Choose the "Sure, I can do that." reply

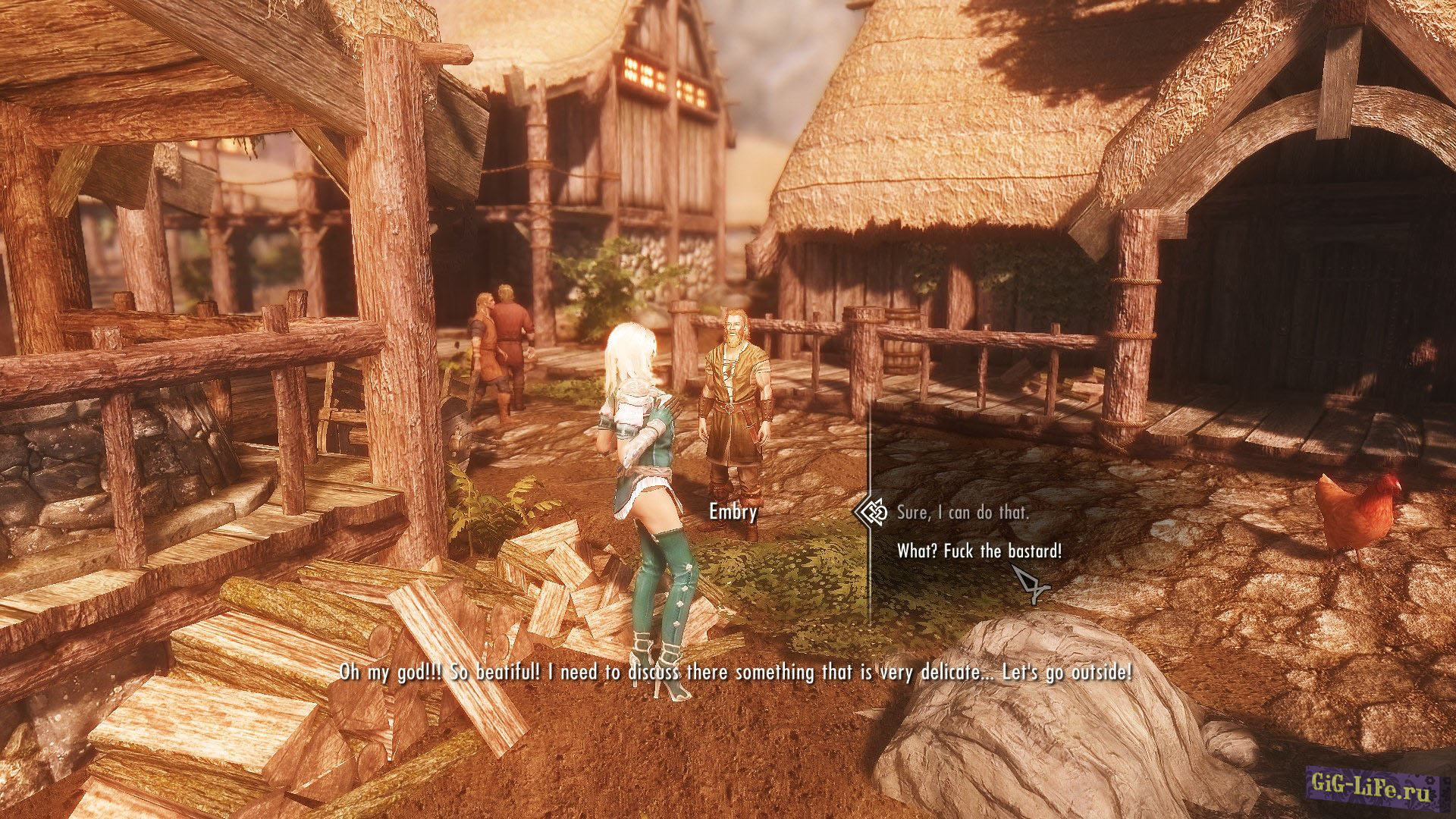[962, 513]
